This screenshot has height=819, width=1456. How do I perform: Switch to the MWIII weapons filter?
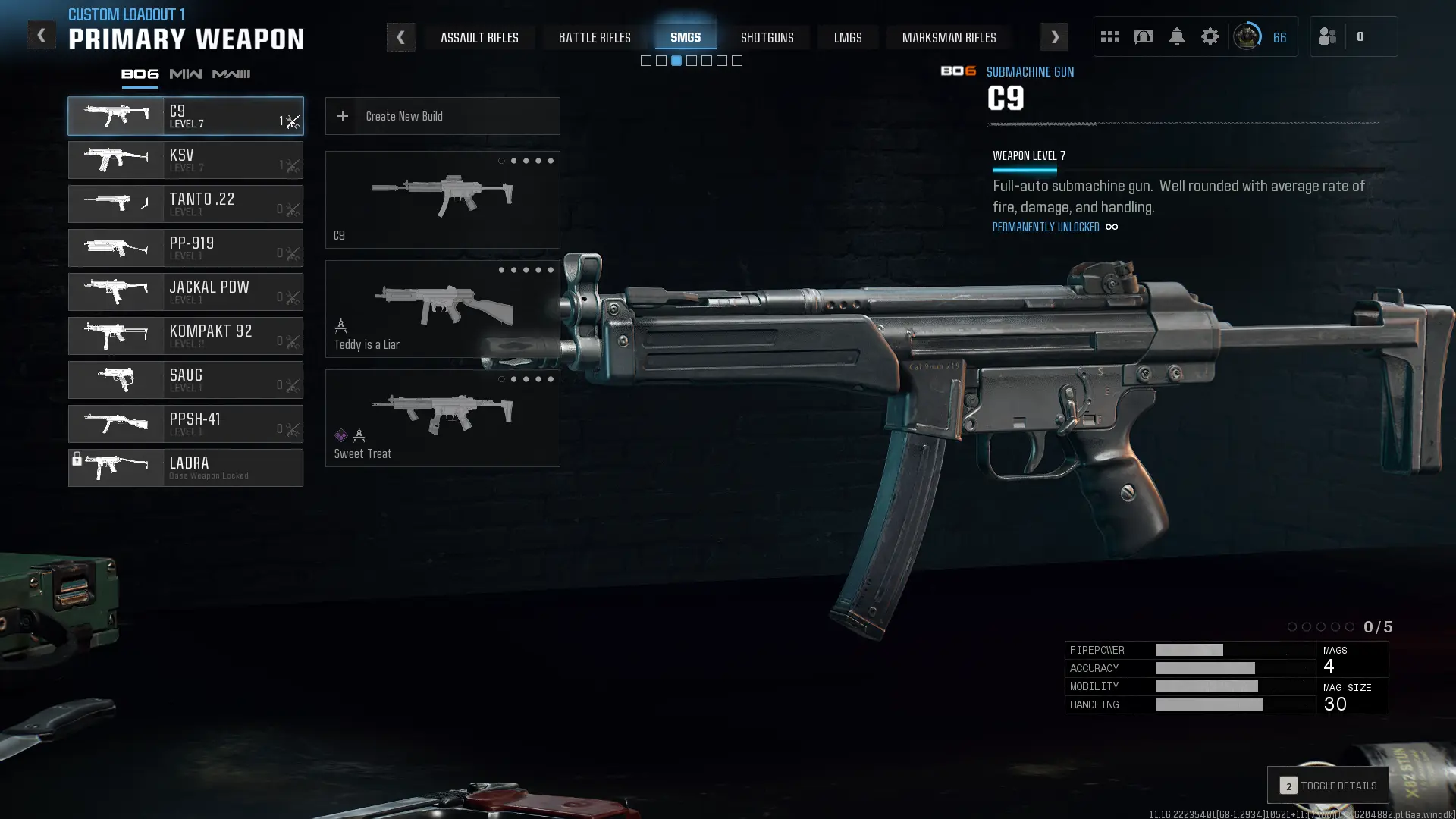coord(231,74)
